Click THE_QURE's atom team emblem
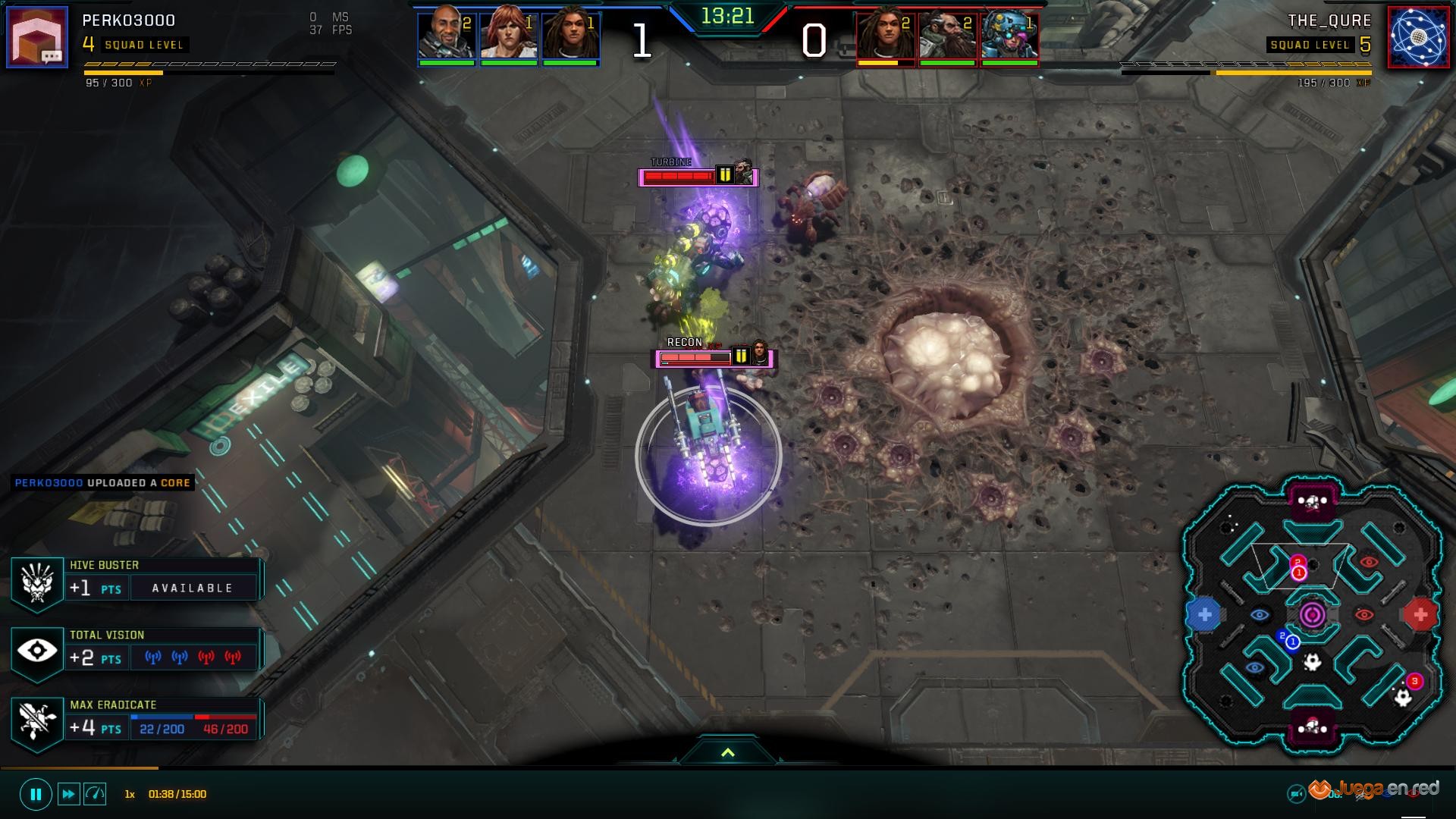Viewport: 1456px width, 819px height. [x=1417, y=36]
